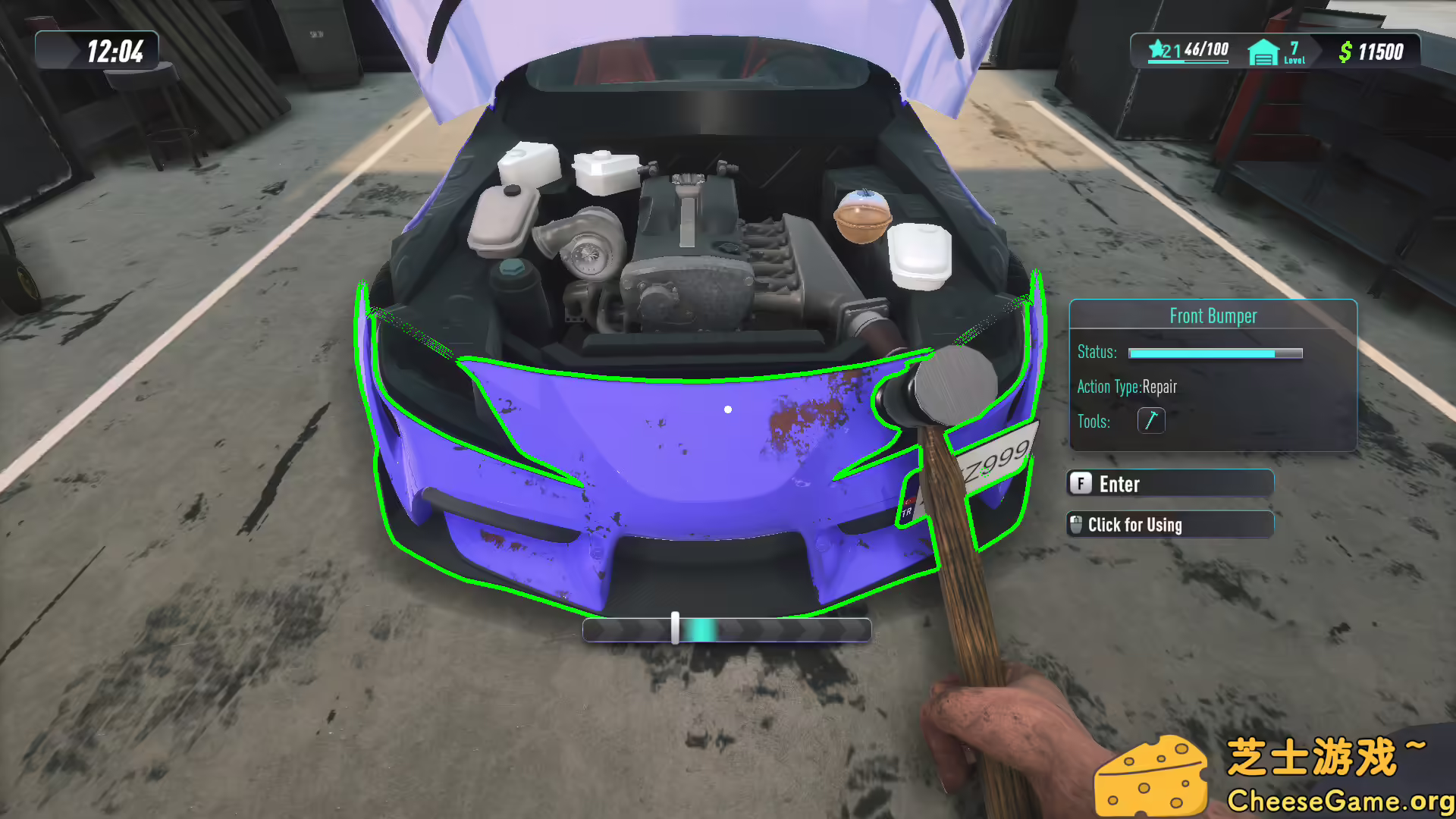Click the F key icon on the Enter button
The width and height of the screenshot is (1456, 819).
[x=1080, y=484]
